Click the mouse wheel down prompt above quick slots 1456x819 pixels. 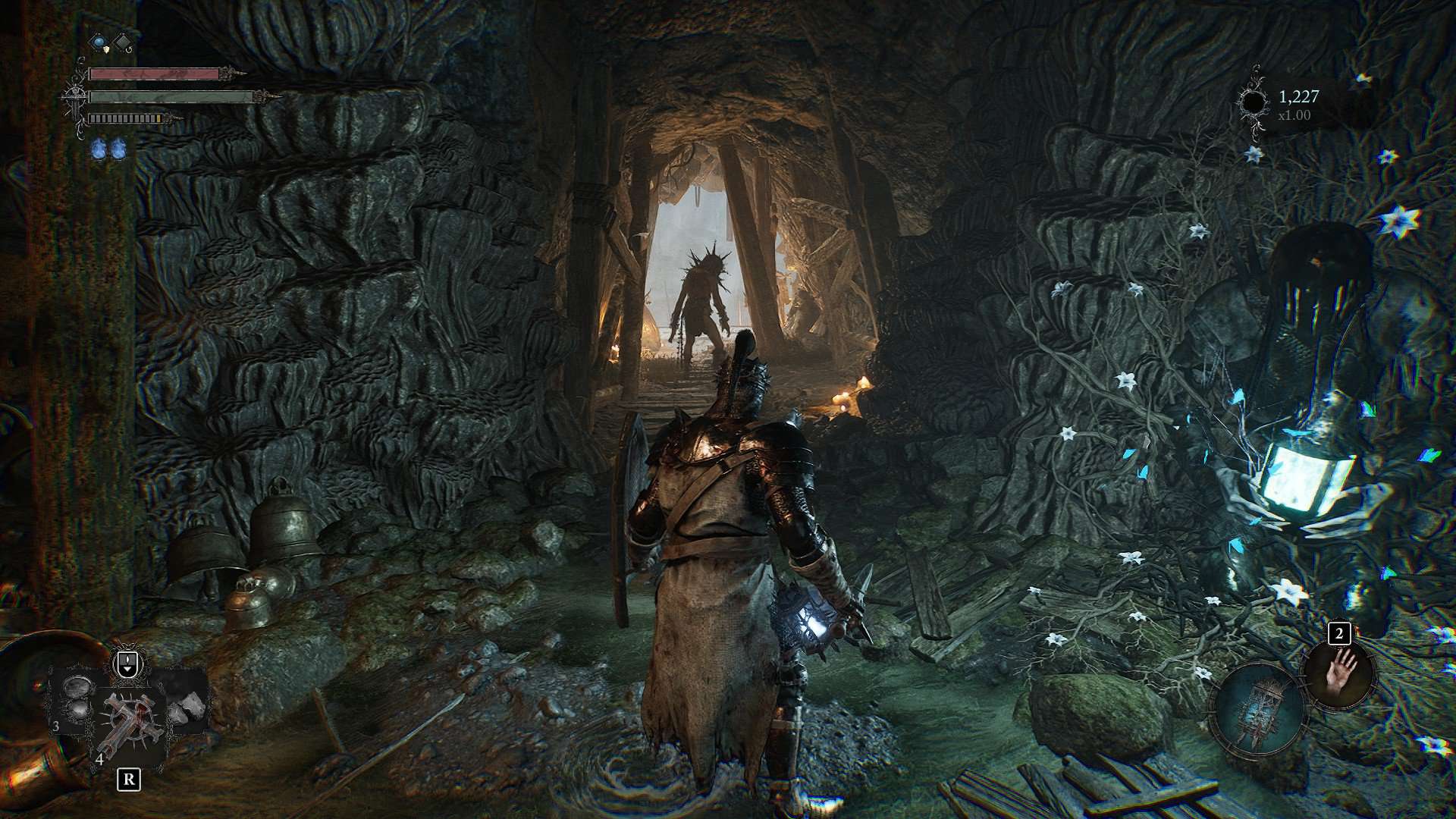[127, 665]
